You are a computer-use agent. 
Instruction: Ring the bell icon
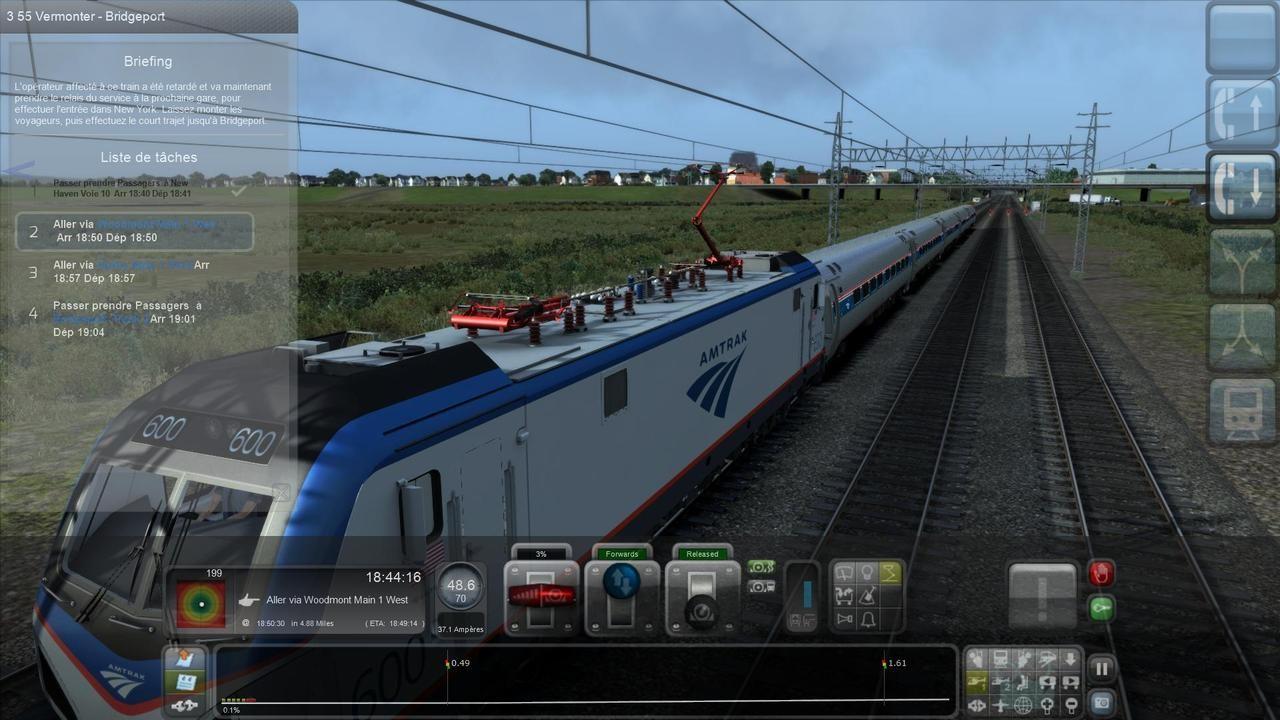[x=866, y=619]
